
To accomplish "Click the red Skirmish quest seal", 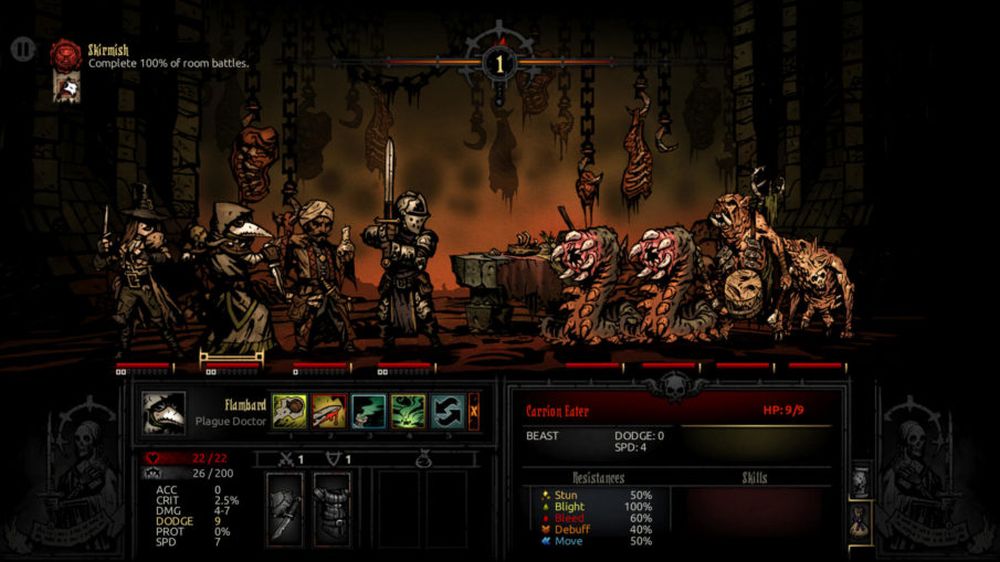I will tap(66, 54).
